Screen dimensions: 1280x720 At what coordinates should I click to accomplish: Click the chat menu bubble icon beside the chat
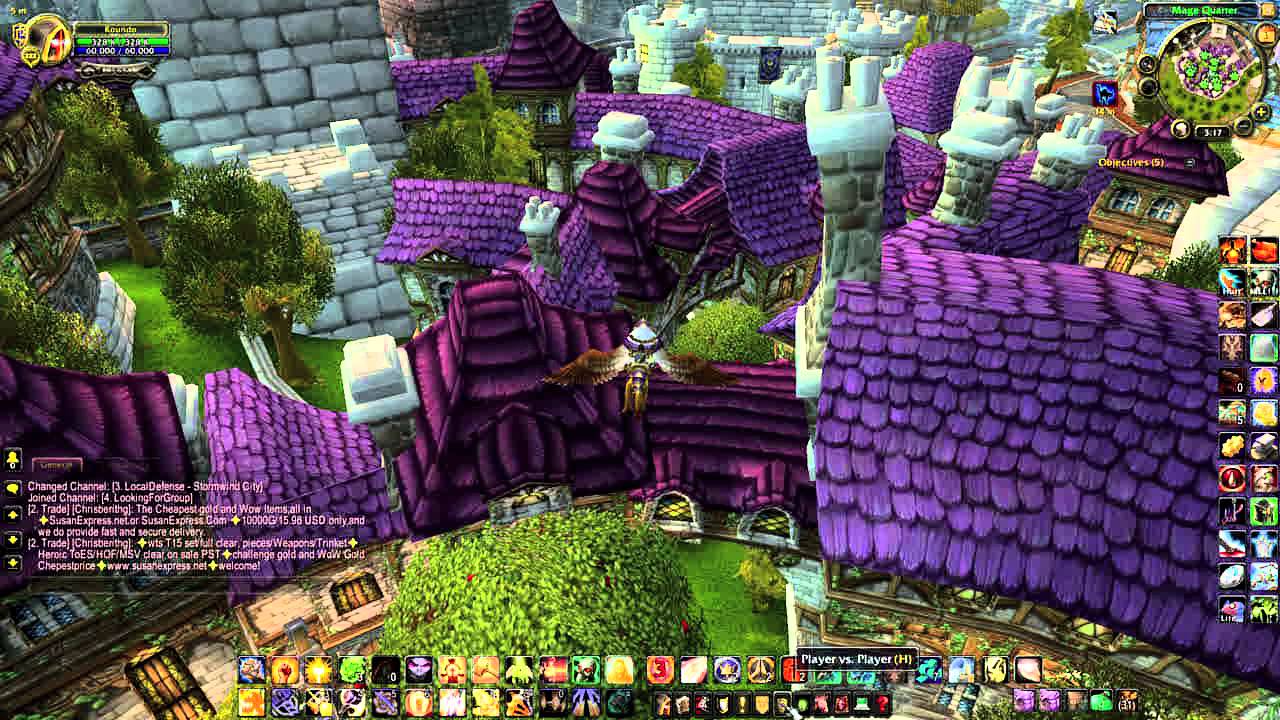[x=13, y=488]
